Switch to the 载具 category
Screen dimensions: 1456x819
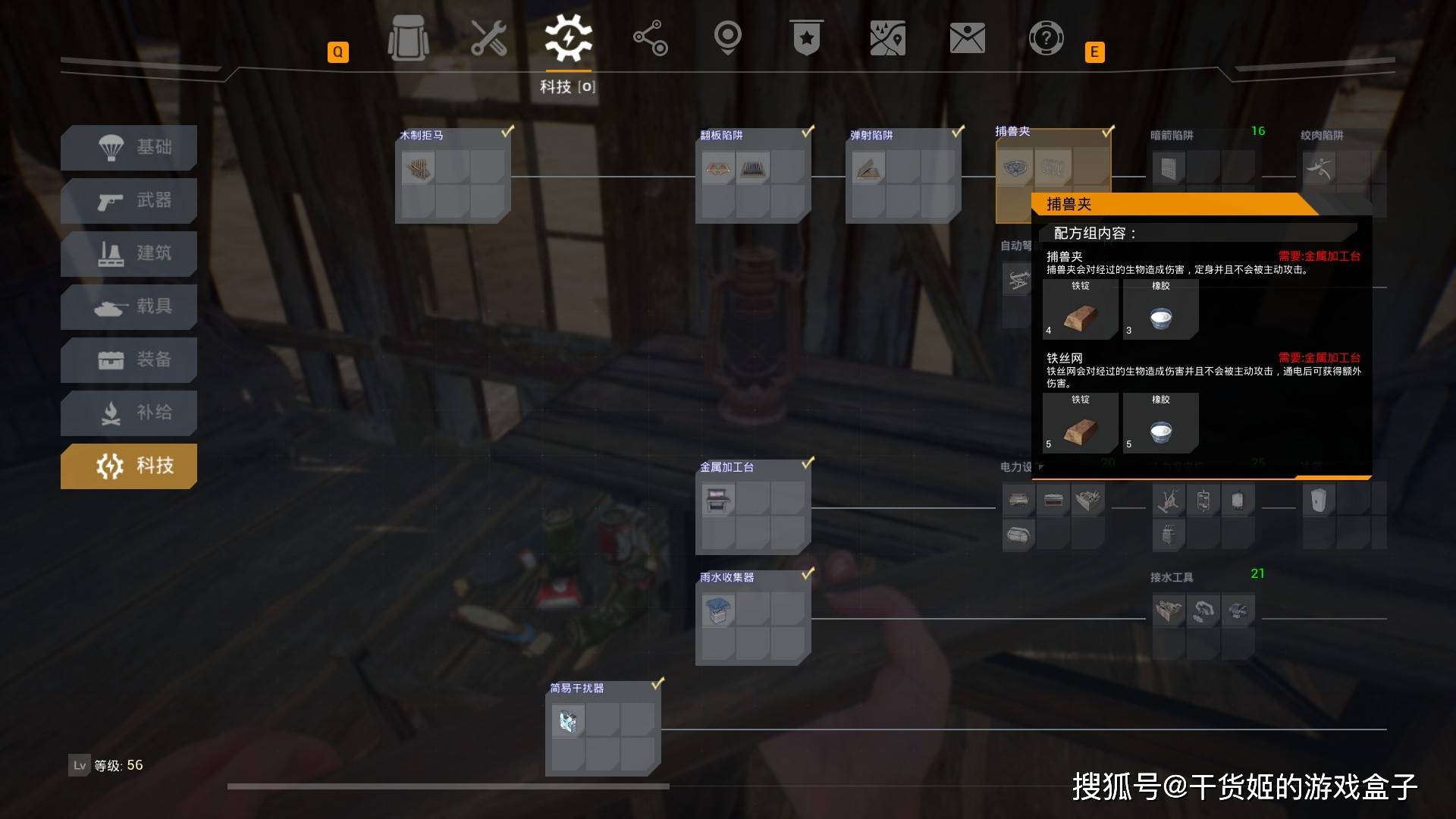(129, 306)
